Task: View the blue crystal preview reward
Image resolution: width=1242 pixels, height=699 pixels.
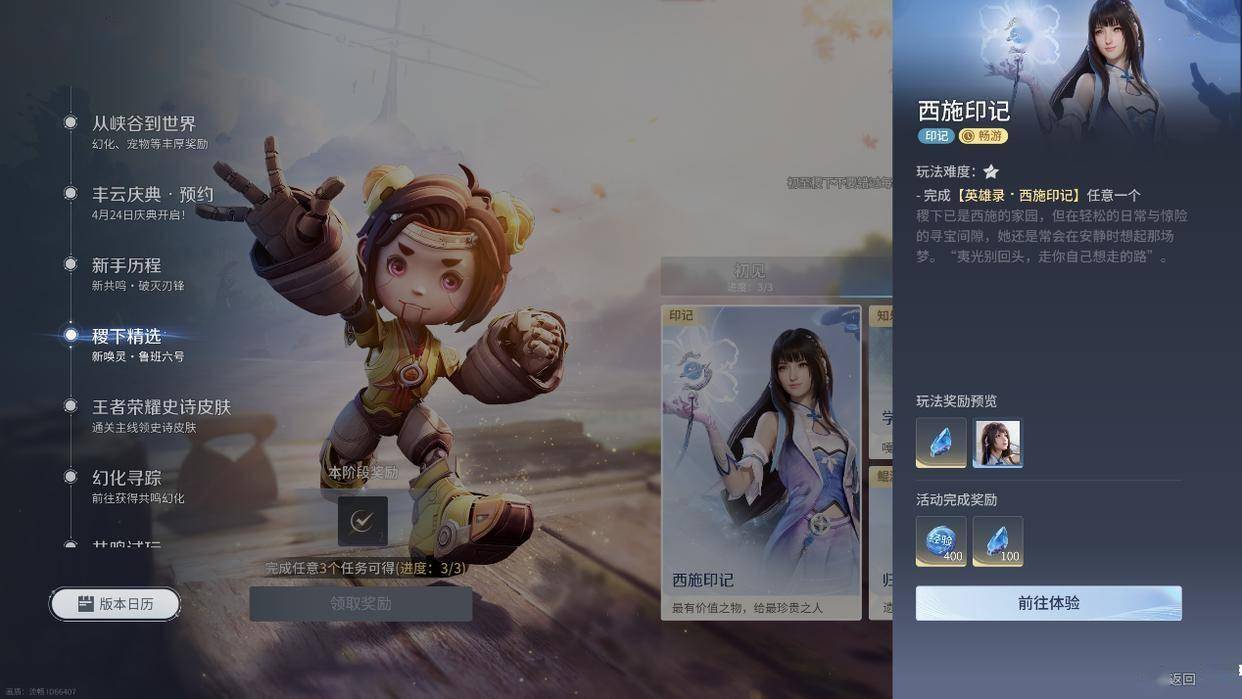Action: pos(941,443)
